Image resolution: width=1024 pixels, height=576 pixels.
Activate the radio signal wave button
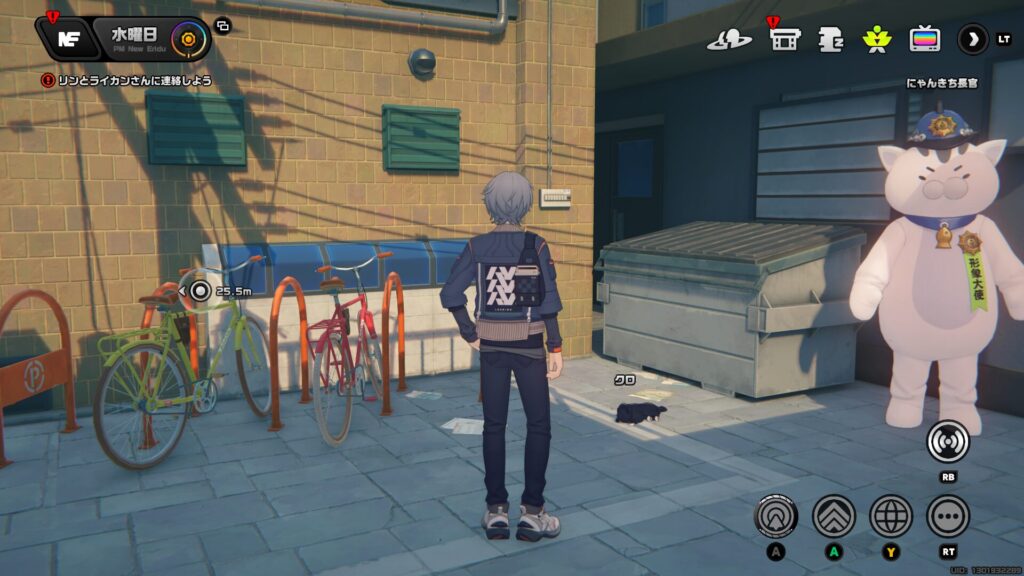pos(947,441)
